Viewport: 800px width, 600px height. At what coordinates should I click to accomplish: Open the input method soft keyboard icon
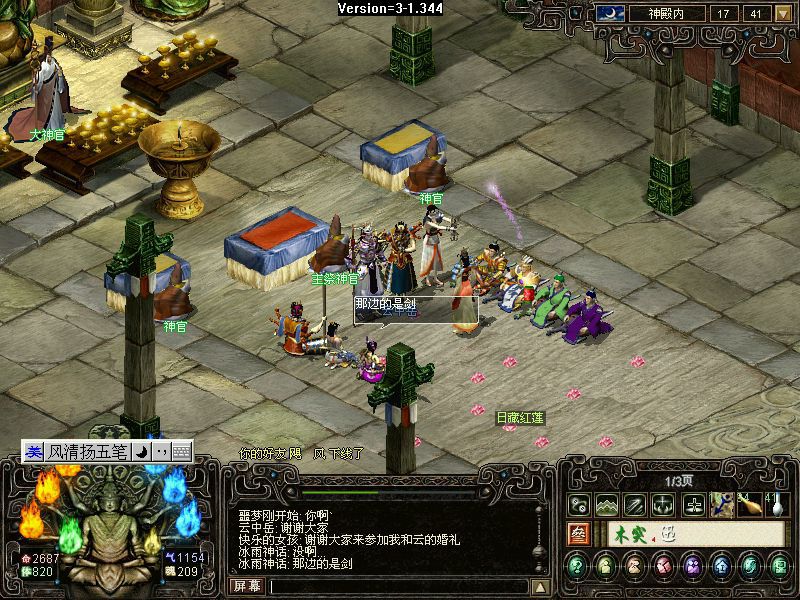(x=181, y=452)
